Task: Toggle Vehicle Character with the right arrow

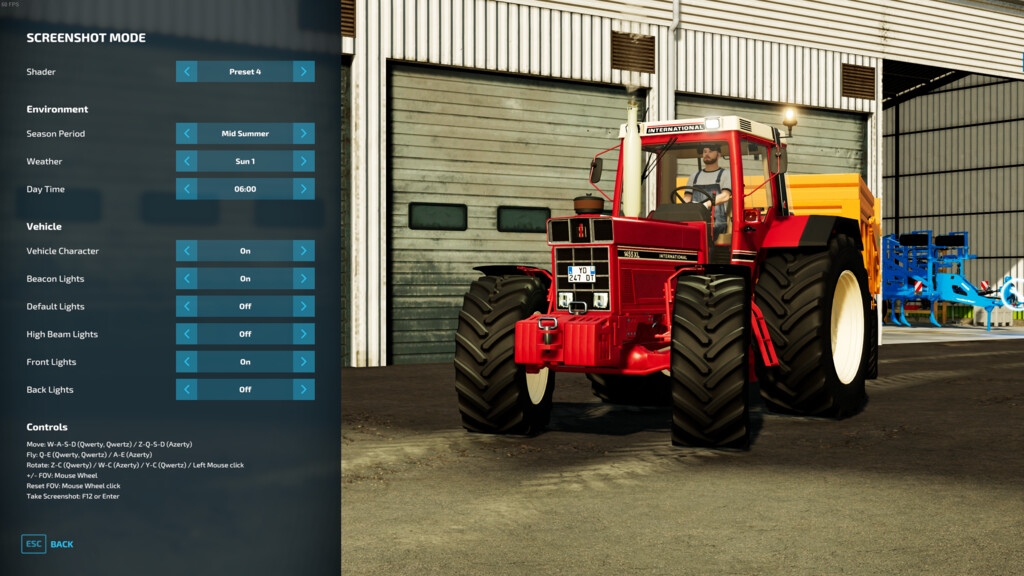Action: coord(304,251)
